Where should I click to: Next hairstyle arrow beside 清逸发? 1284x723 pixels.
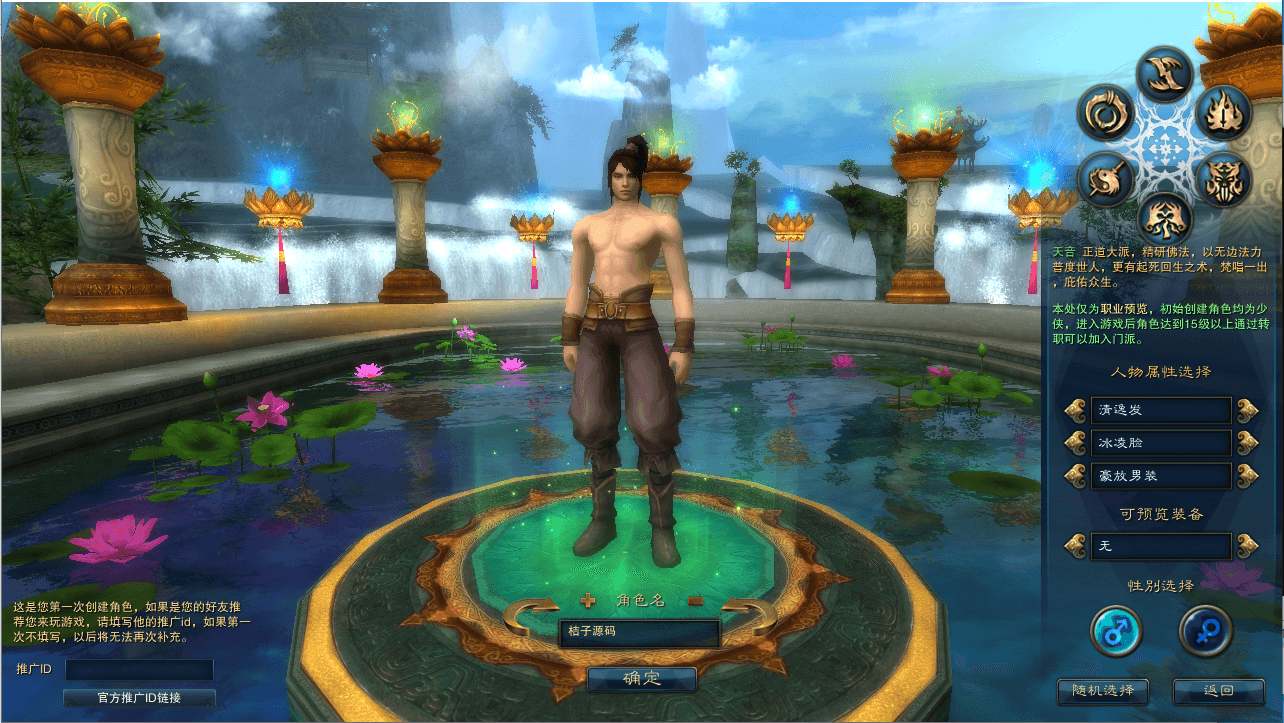tap(1246, 410)
